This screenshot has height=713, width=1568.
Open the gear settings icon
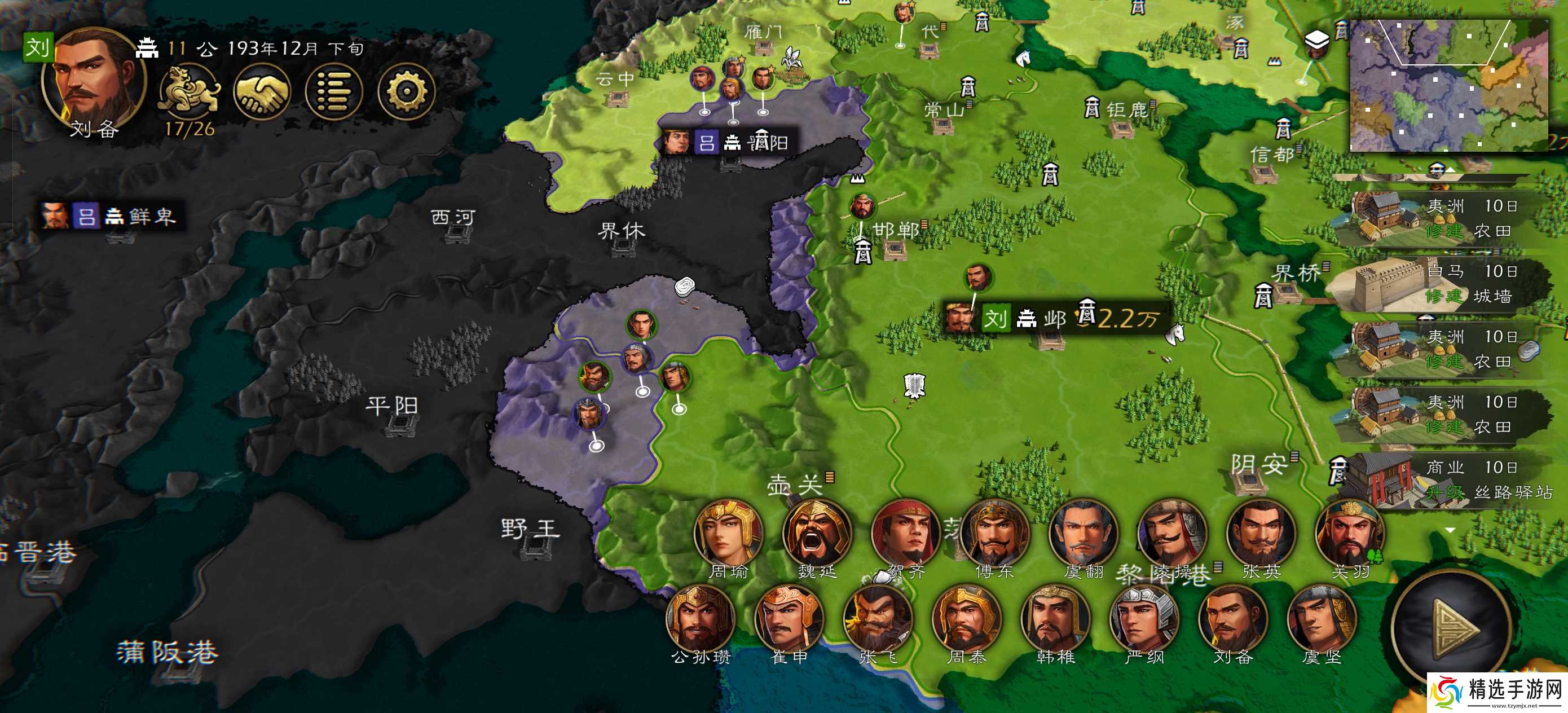[x=406, y=92]
